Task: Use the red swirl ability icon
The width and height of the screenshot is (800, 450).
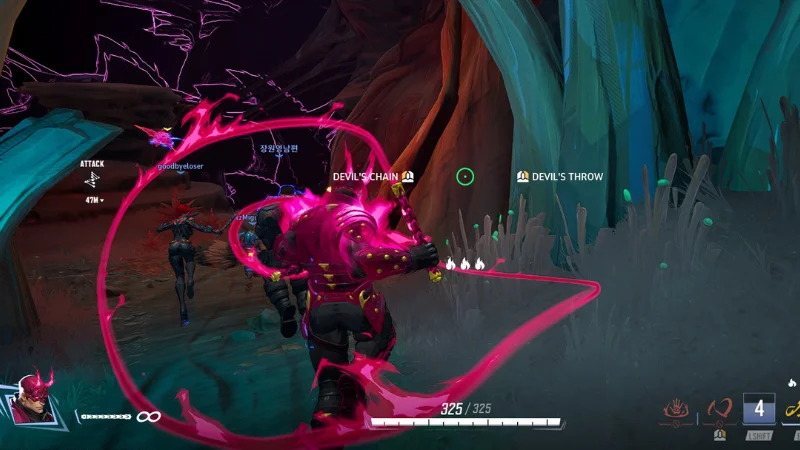Action: (x=719, y=410)
